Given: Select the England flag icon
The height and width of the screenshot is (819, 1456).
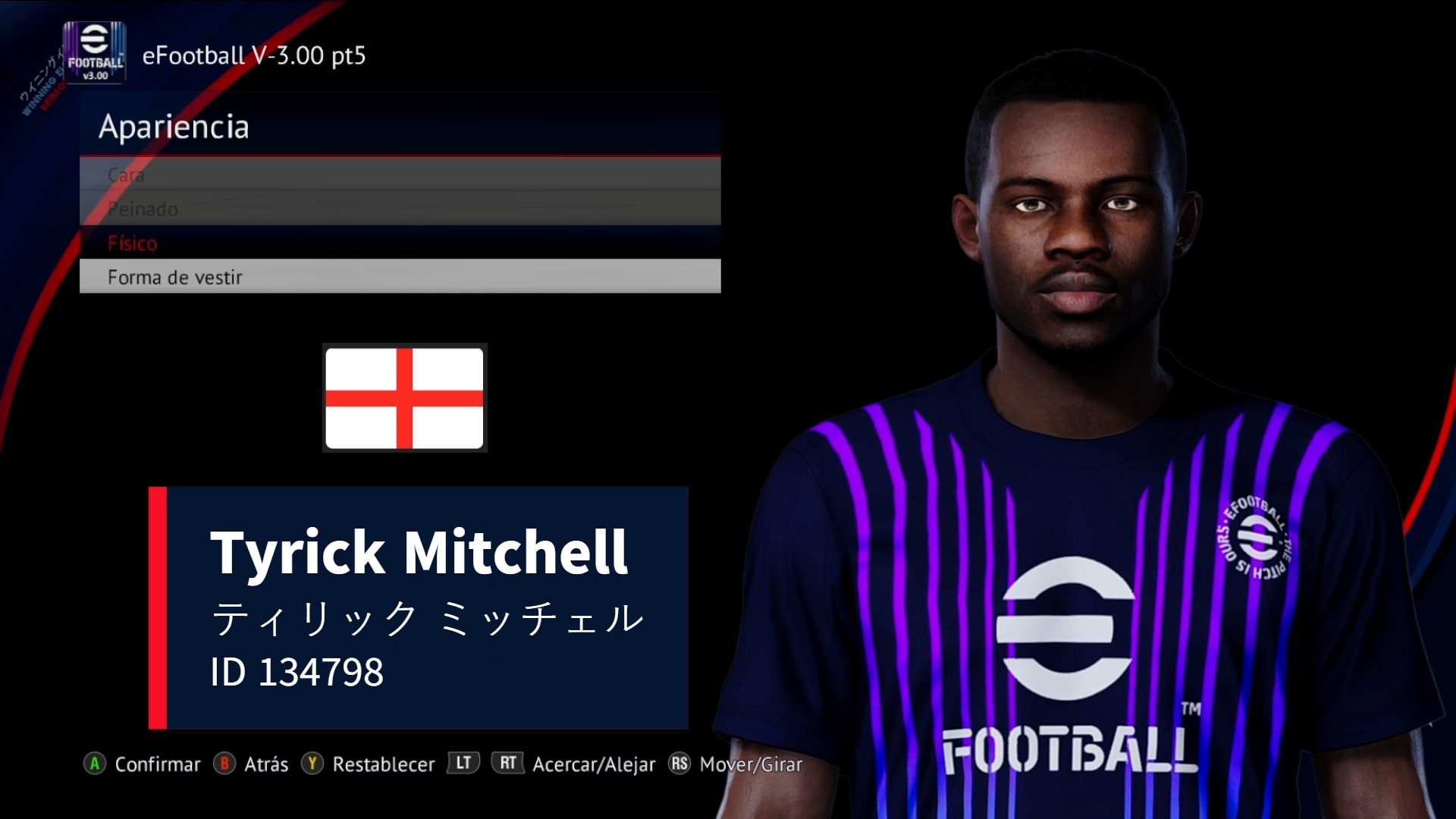Looking at the screenshot, I should point(404,397).
